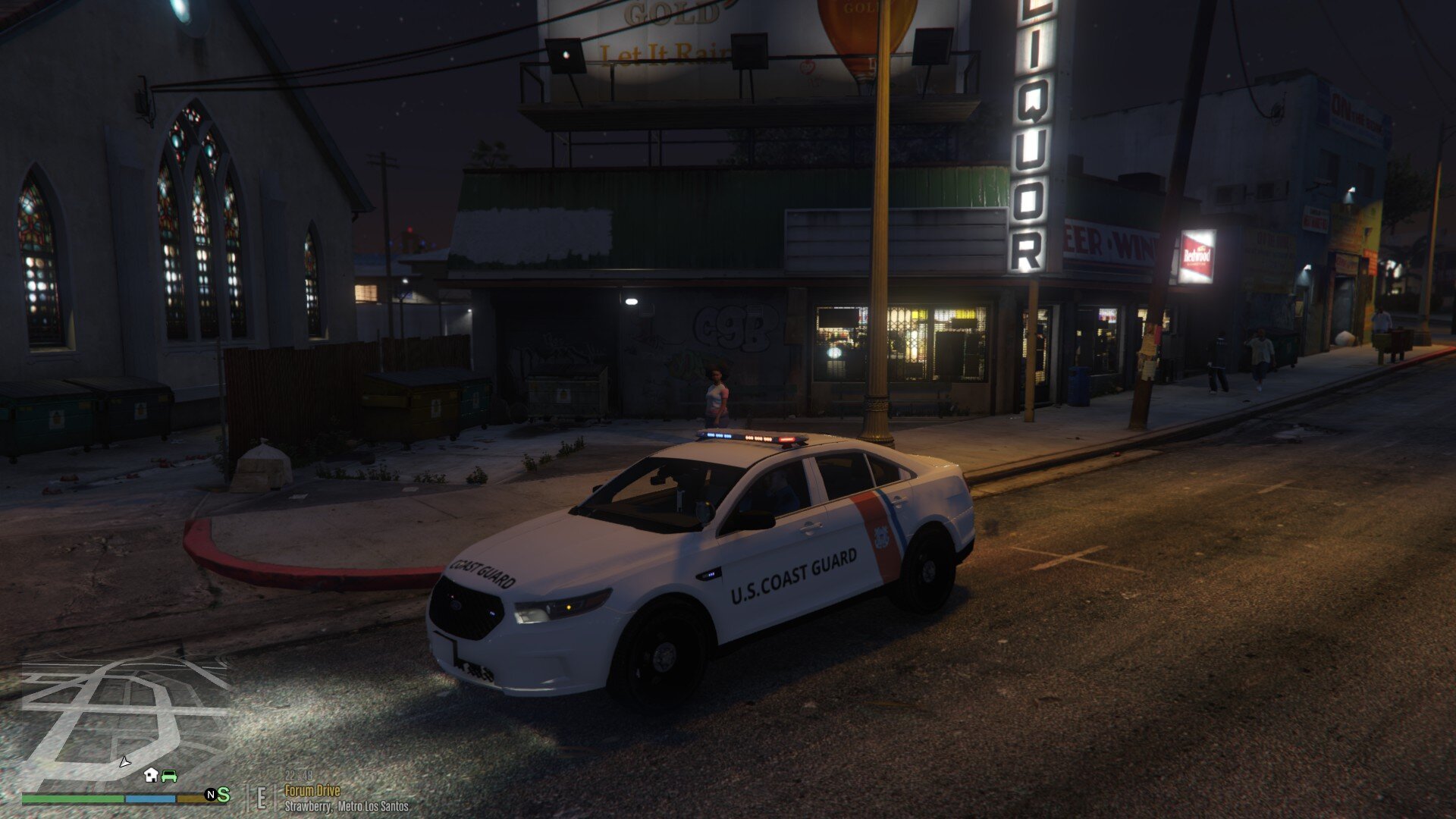This screenshot has height=819, width=1456.
Task: Click the black N compass marker
Action: [x=211, y=794]
